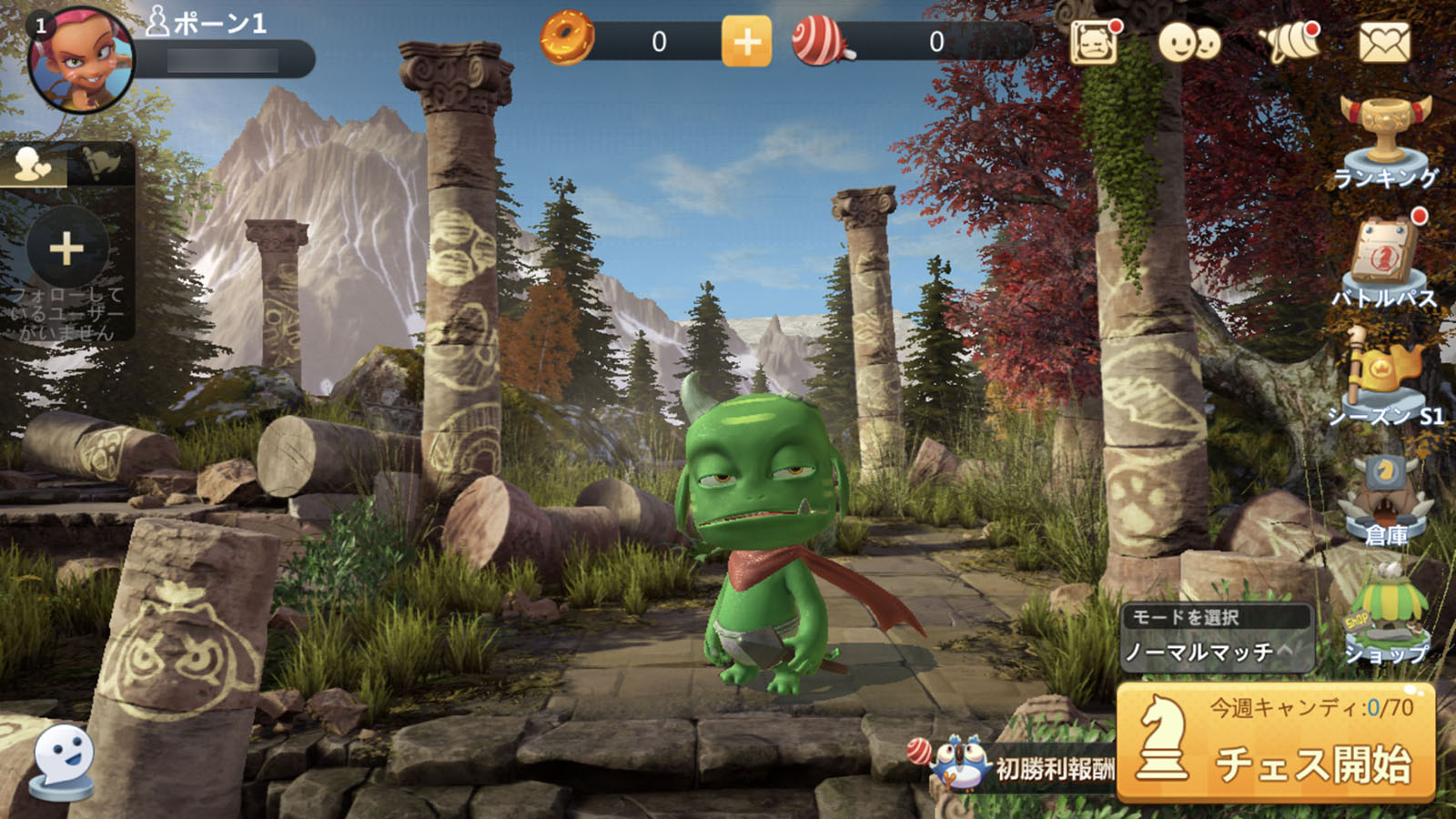
Task: Start a match with チェス開始
Action: [x=1276, y=743]
